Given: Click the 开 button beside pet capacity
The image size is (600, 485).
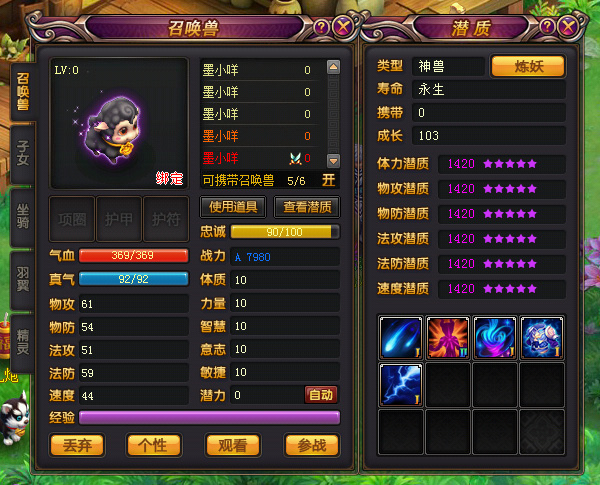Looking at the screenshot, I should pos(328,181).
